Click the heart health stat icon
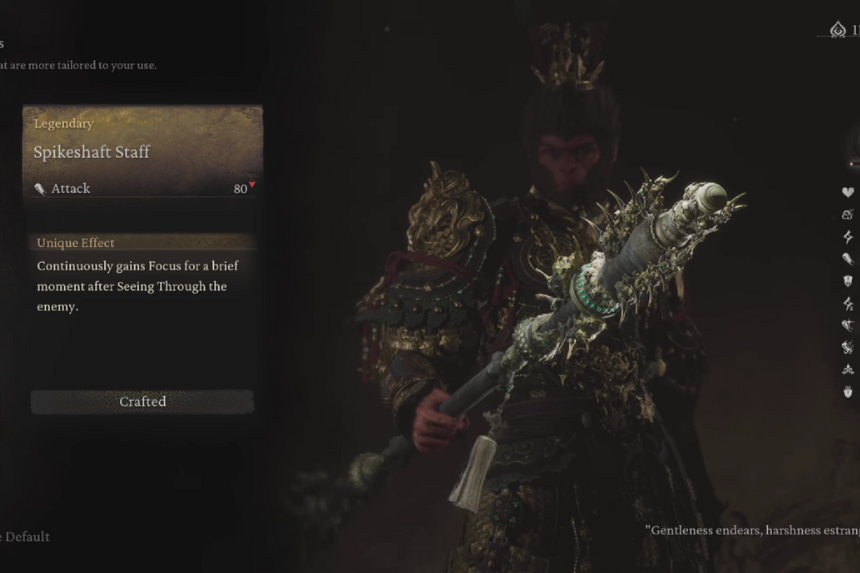This screenshot has width=860, height=573. pos(848,192)
